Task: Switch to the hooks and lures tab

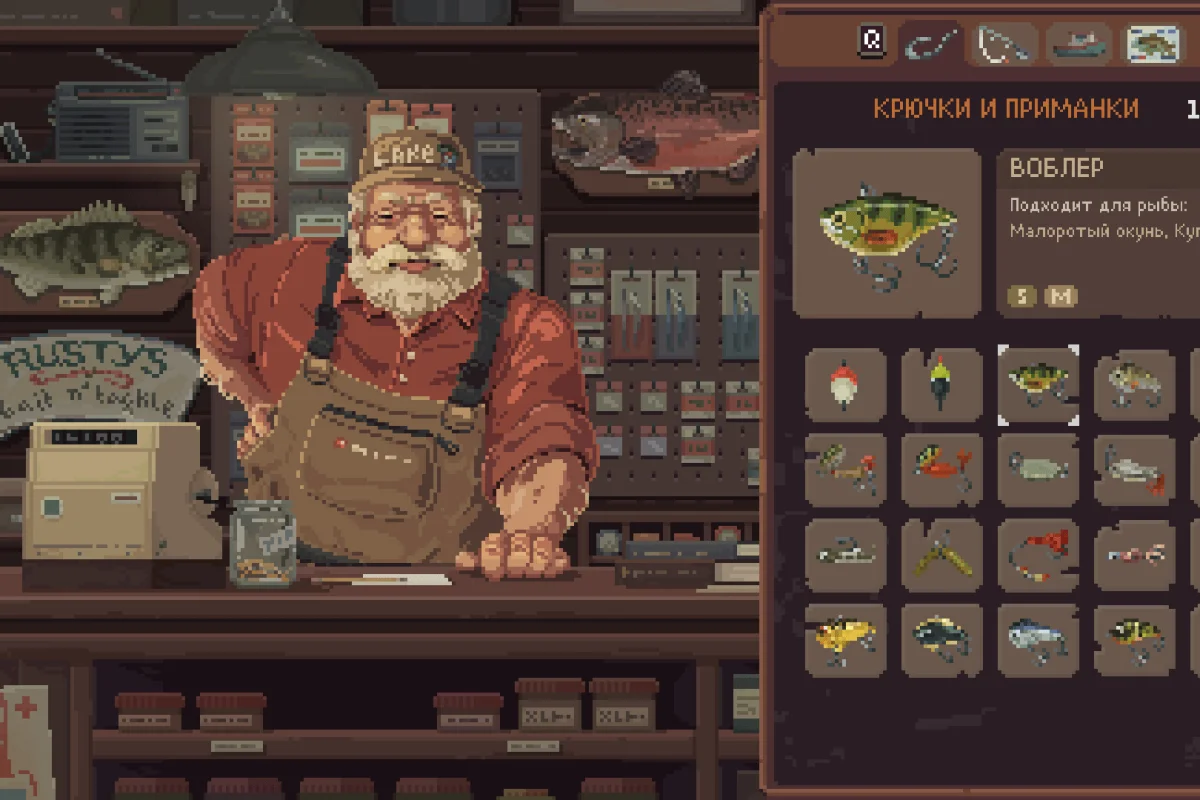Action: 930,44
